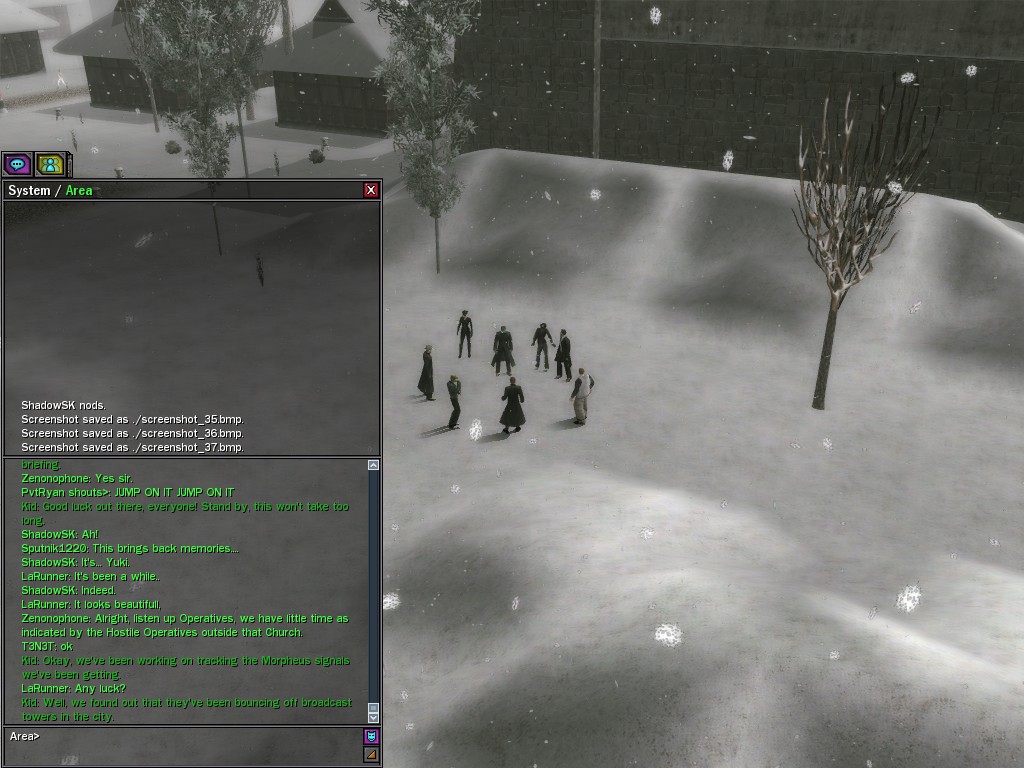Select the green Area chat tab

coord(79,190)
